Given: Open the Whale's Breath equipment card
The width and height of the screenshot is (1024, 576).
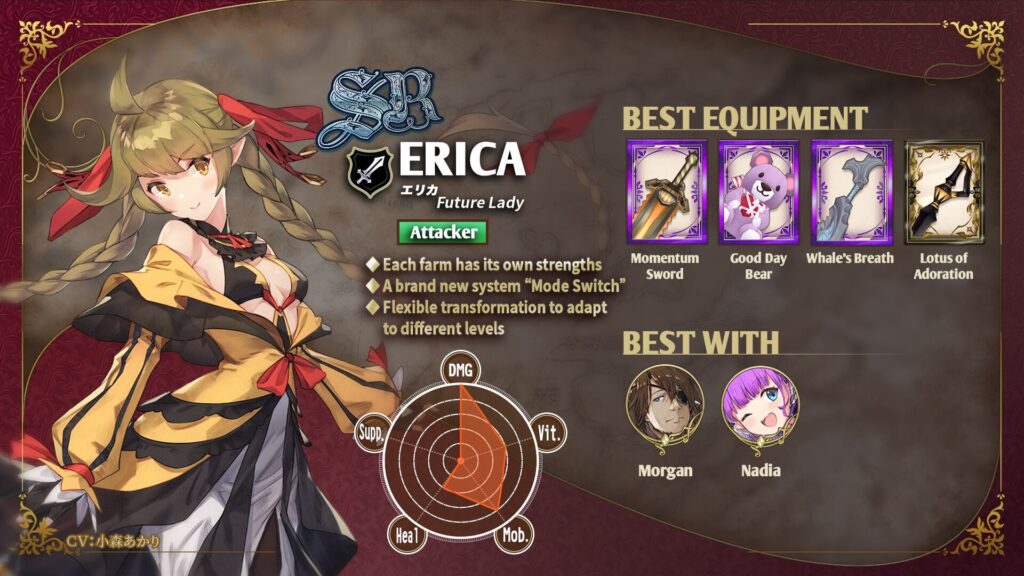Looking at the screenshot, I should click(850, 192).
